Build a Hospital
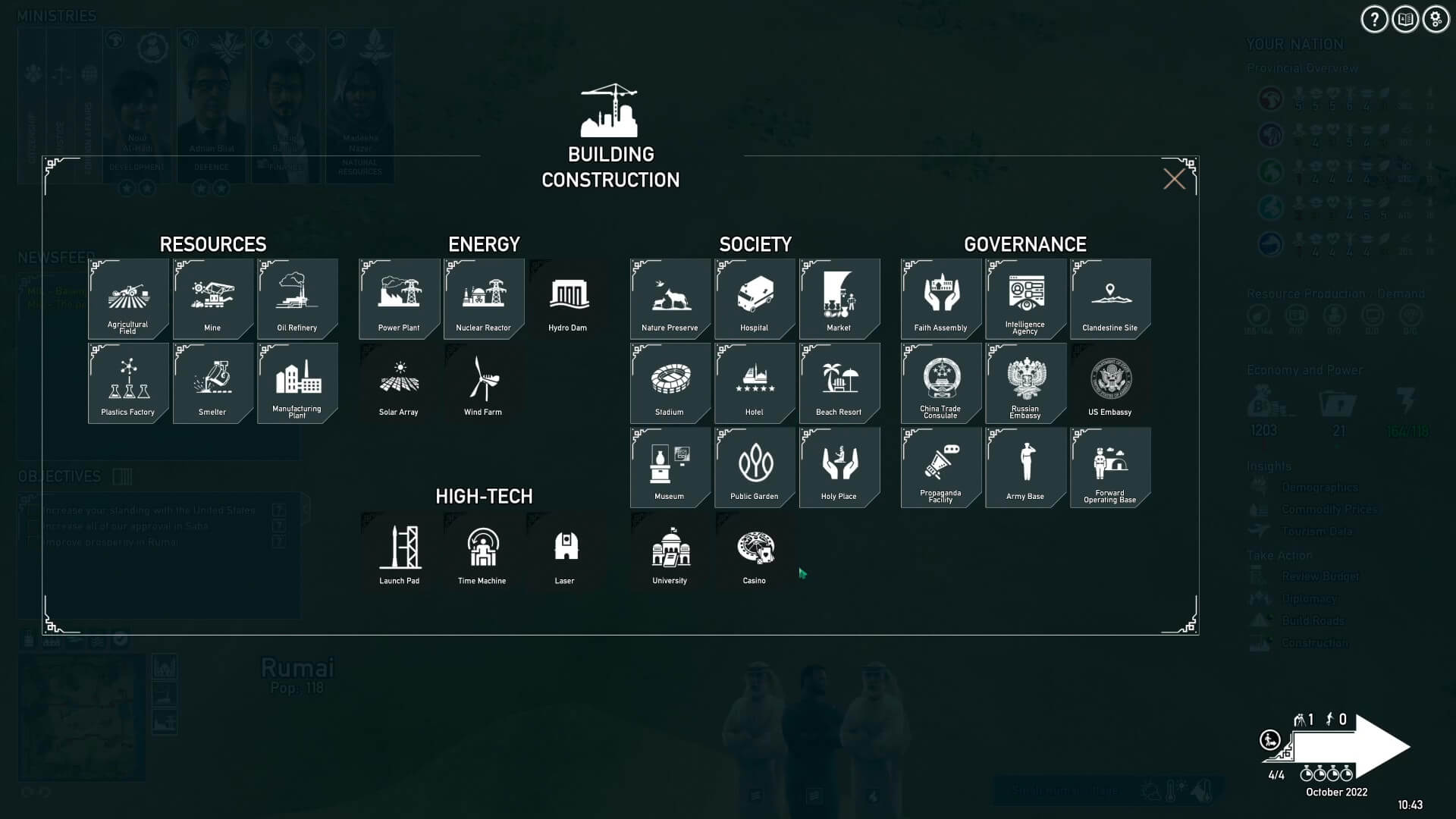Image resolution: width=1456 pixels, height=819 pixels. (x=755, y=298)
